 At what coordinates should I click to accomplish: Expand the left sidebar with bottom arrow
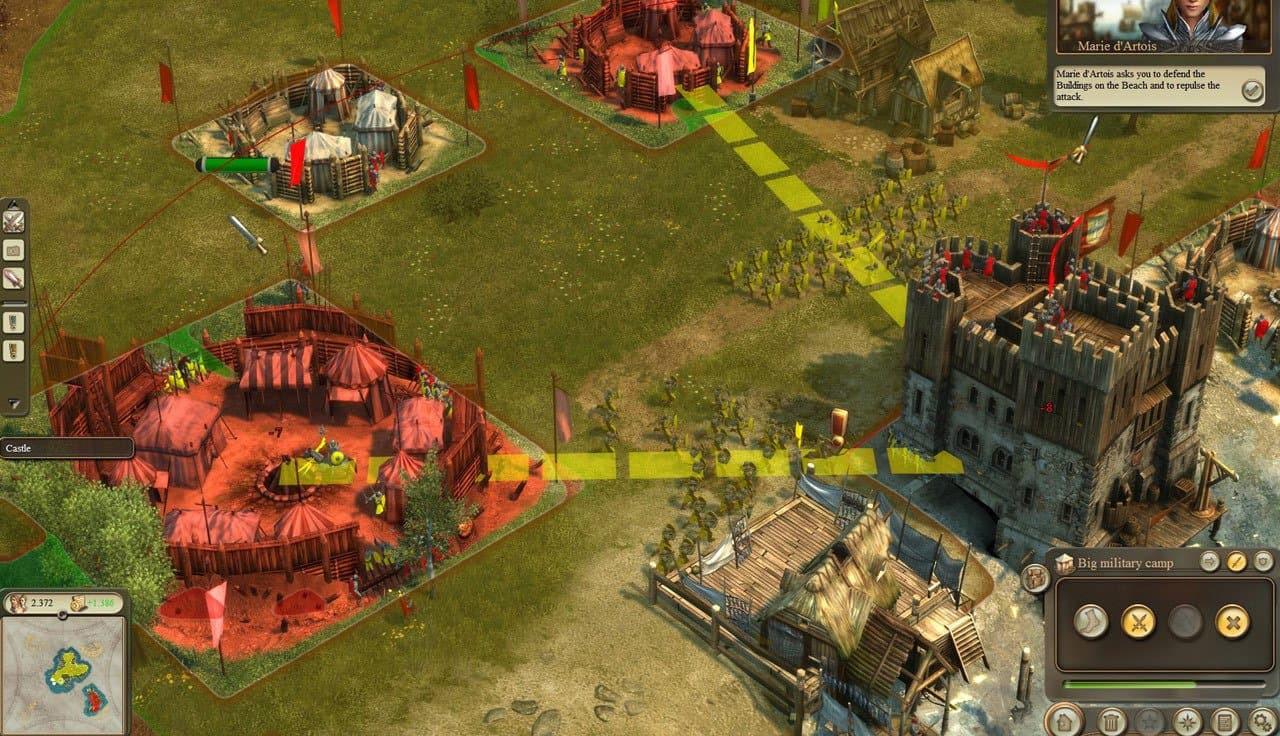[14, 404]
